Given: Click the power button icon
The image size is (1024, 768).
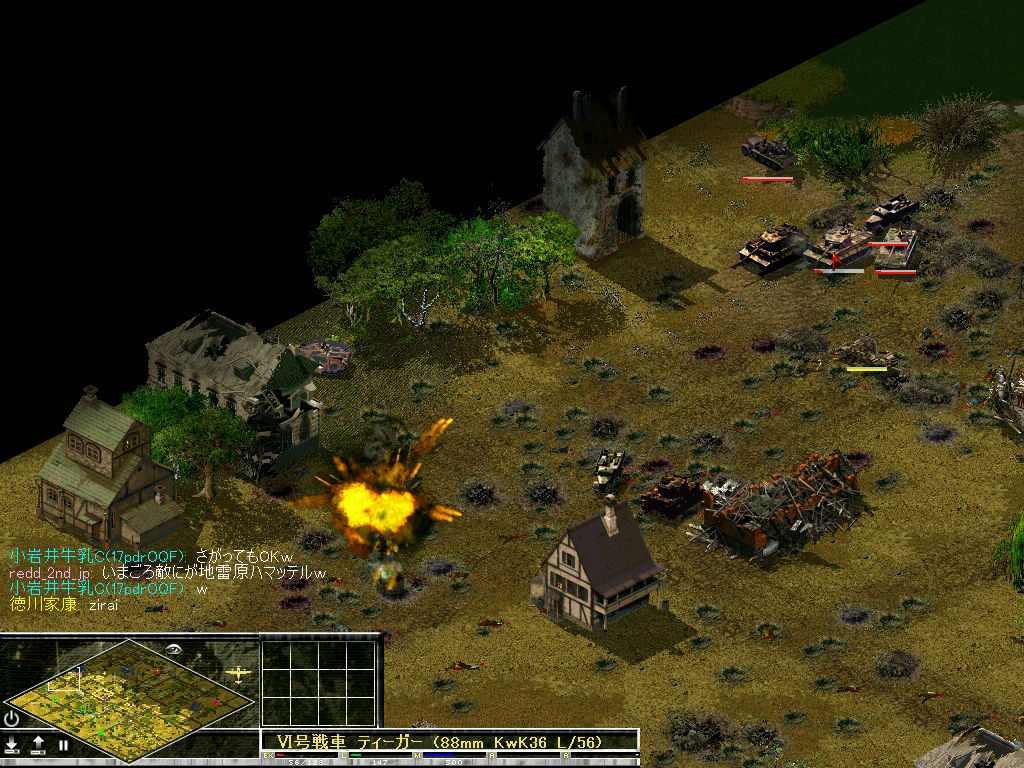Looking at the screenshot, I should pyautogui.click(x=12, y=719).
